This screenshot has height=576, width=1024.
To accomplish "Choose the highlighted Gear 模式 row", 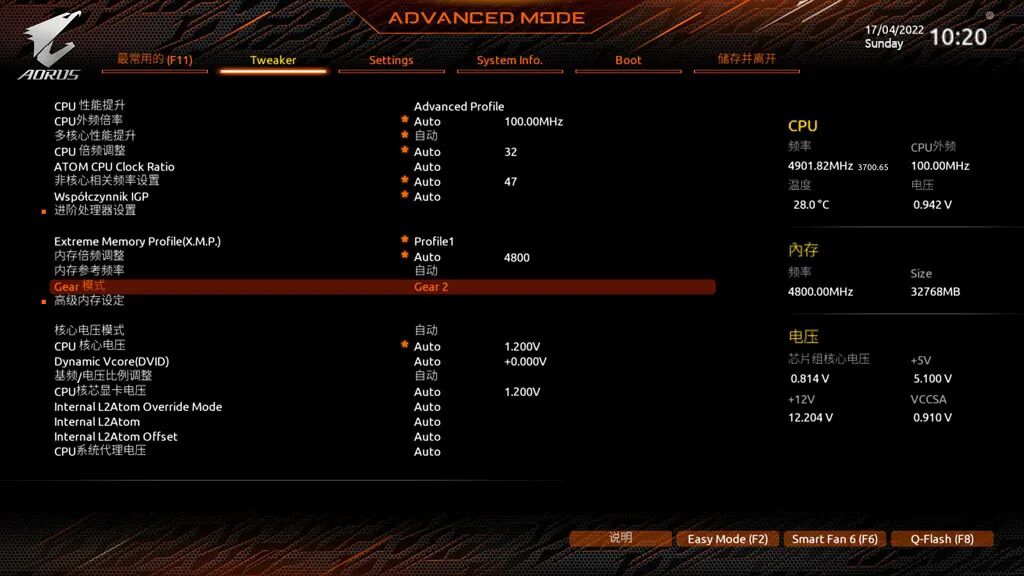I will click(x=382, y=287).
